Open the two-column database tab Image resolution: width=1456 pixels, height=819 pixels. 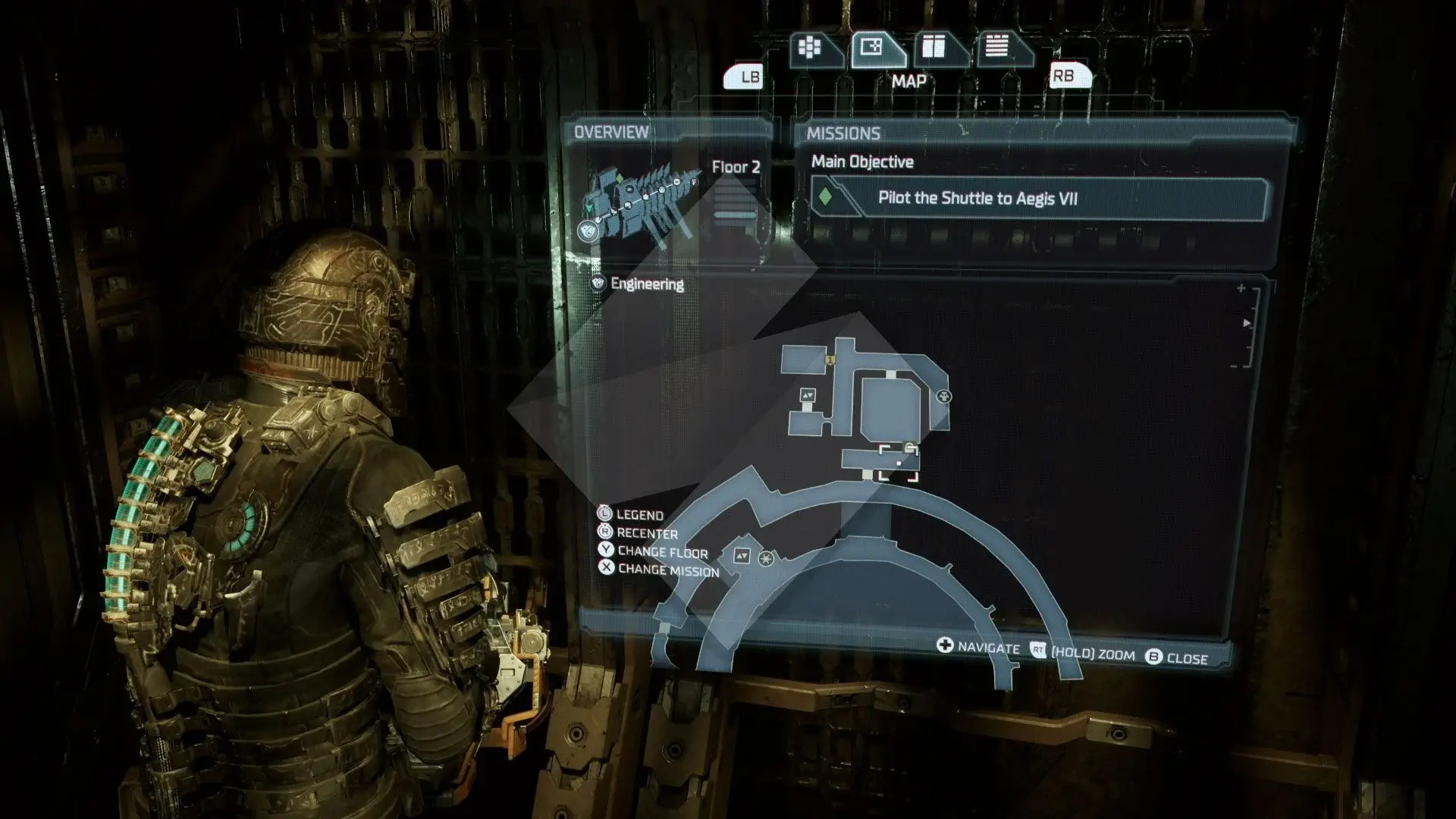coord(934,49)
